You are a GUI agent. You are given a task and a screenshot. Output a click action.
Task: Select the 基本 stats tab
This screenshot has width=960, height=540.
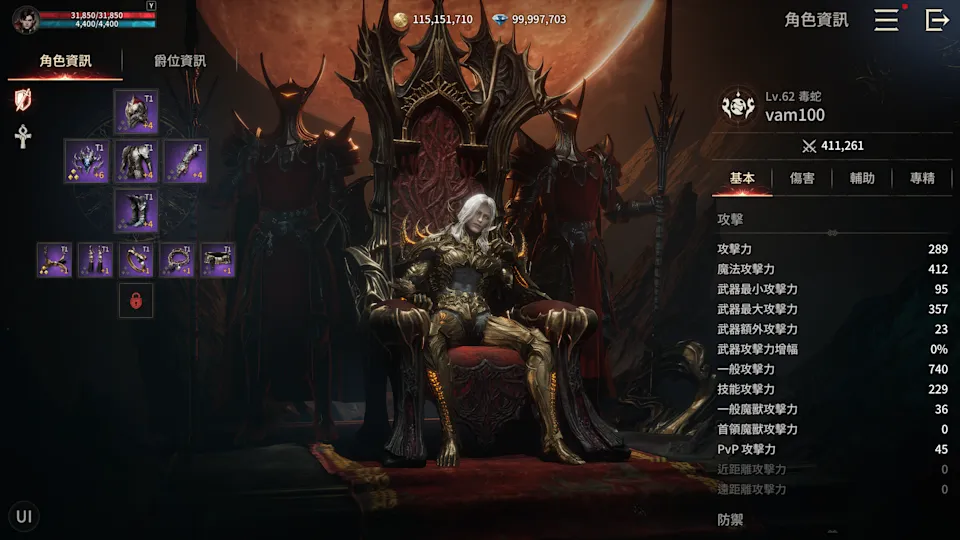click(x=742, y=178)
